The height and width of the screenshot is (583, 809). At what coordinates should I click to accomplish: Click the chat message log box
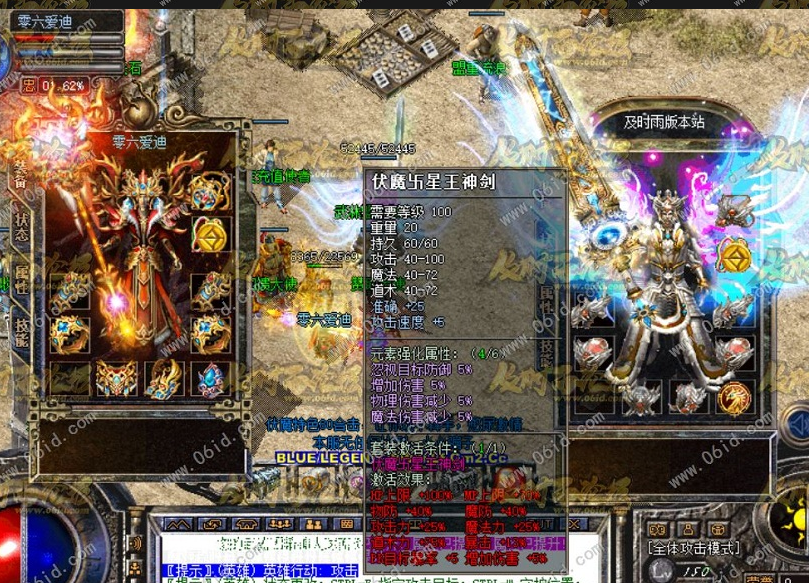coord(260,560)
